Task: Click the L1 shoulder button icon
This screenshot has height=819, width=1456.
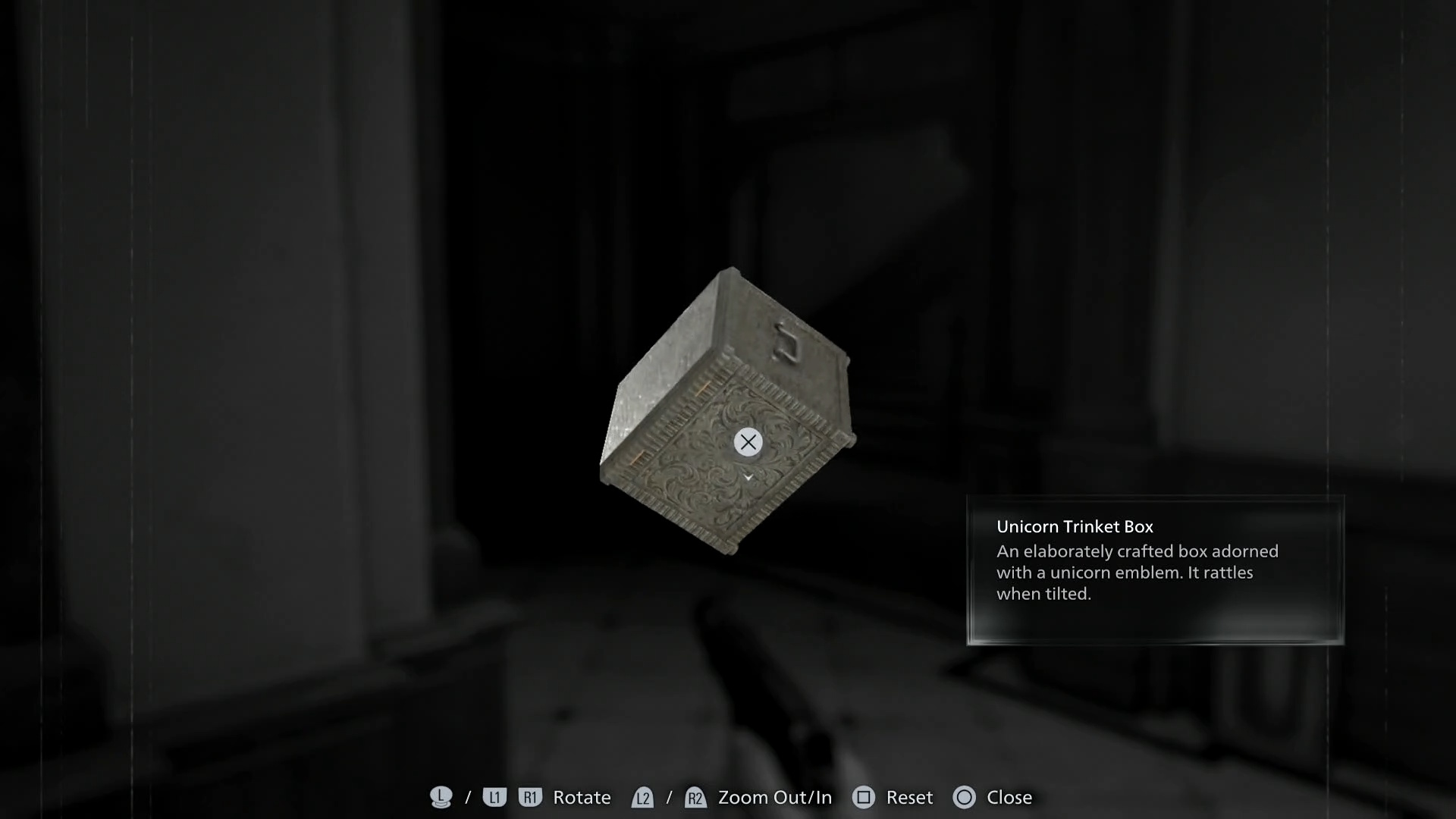Action: [494, 797]
